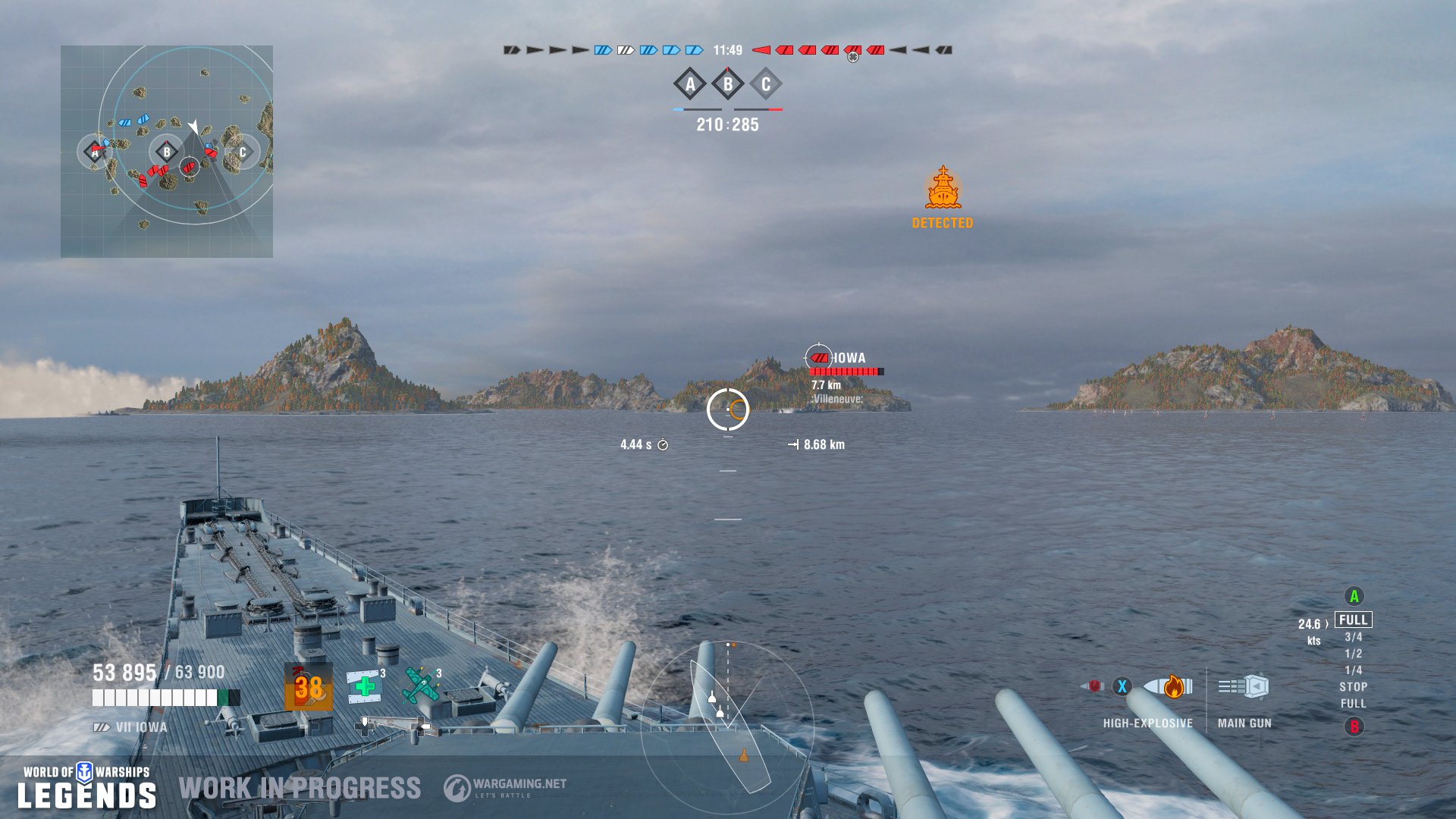Image resolution: width=1456 pixels, height=819 pixels.
Task: Launch the Fighter plane consumable
Action: pyautogui.click(x=421, y=686)
